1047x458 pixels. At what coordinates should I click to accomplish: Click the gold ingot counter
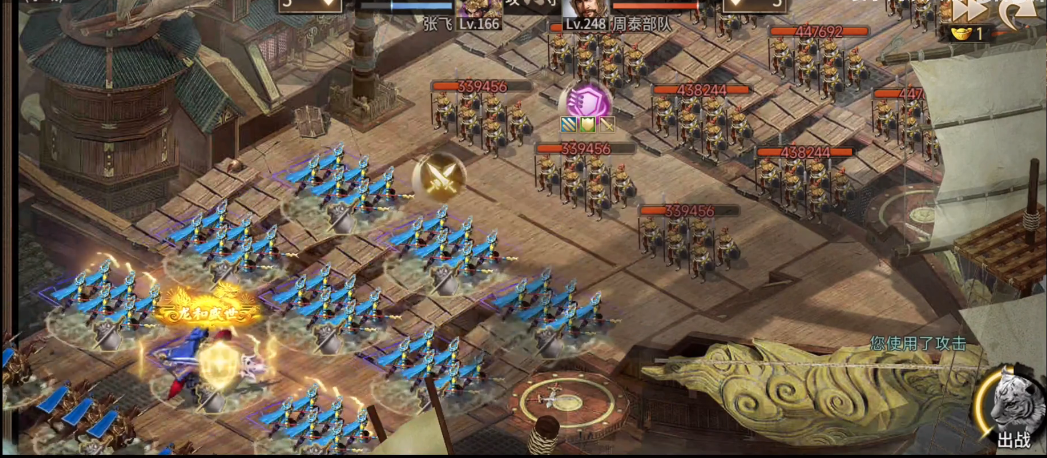click(966, 33)
